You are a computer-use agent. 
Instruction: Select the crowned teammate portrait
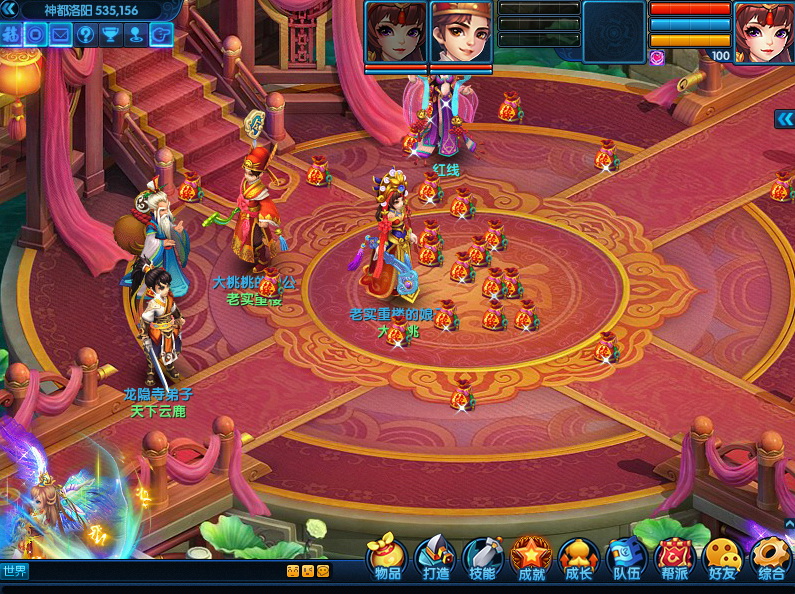(x=461, y=34)
